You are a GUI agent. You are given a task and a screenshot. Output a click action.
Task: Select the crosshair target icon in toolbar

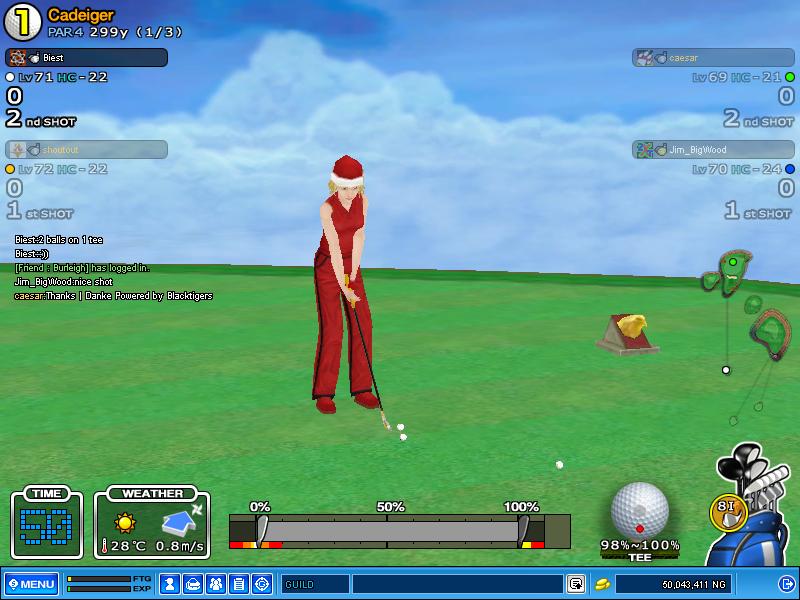pyautogui.click(x=262, y=584)
